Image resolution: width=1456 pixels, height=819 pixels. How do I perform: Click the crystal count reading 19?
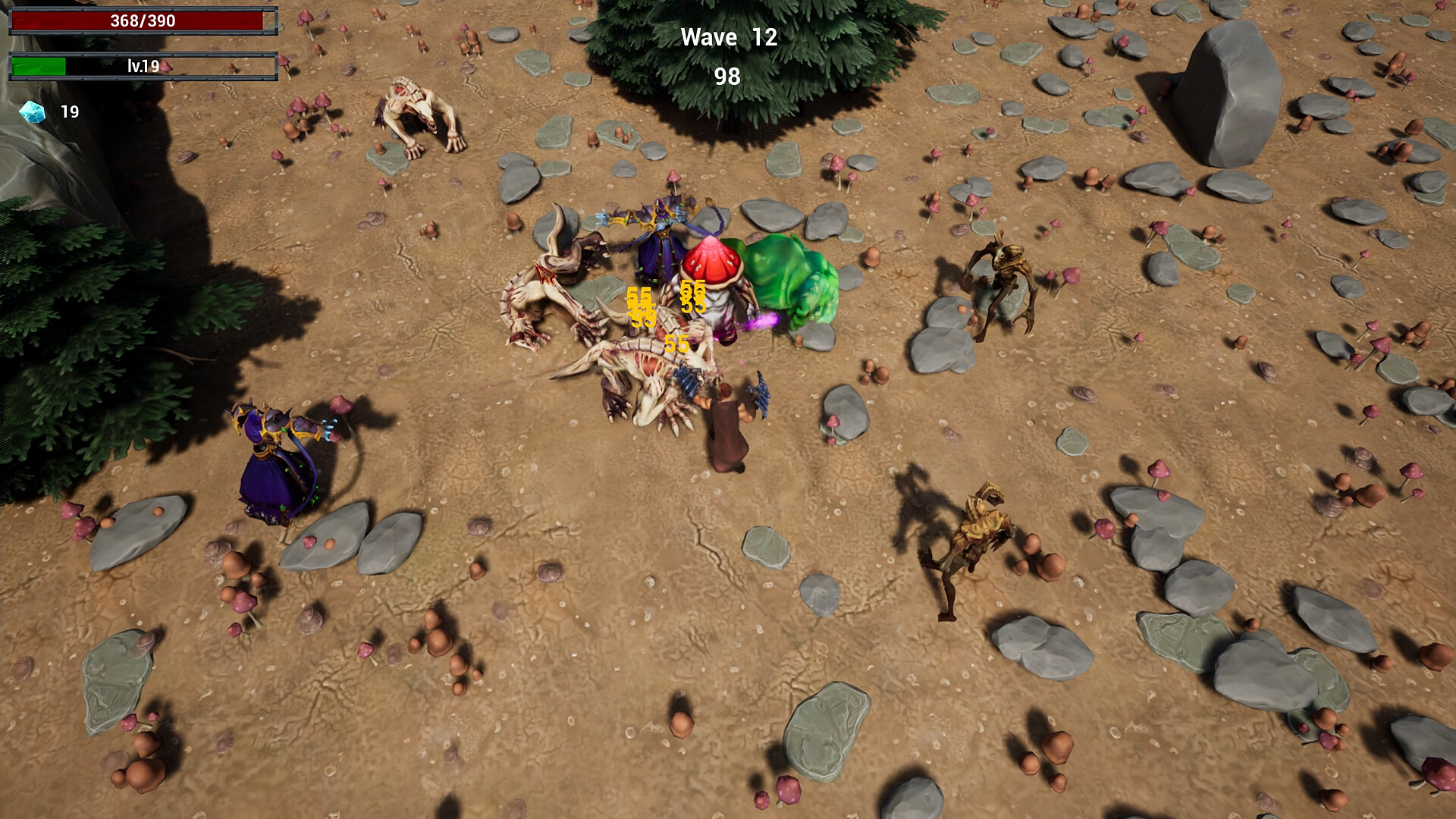click(68, 112)
